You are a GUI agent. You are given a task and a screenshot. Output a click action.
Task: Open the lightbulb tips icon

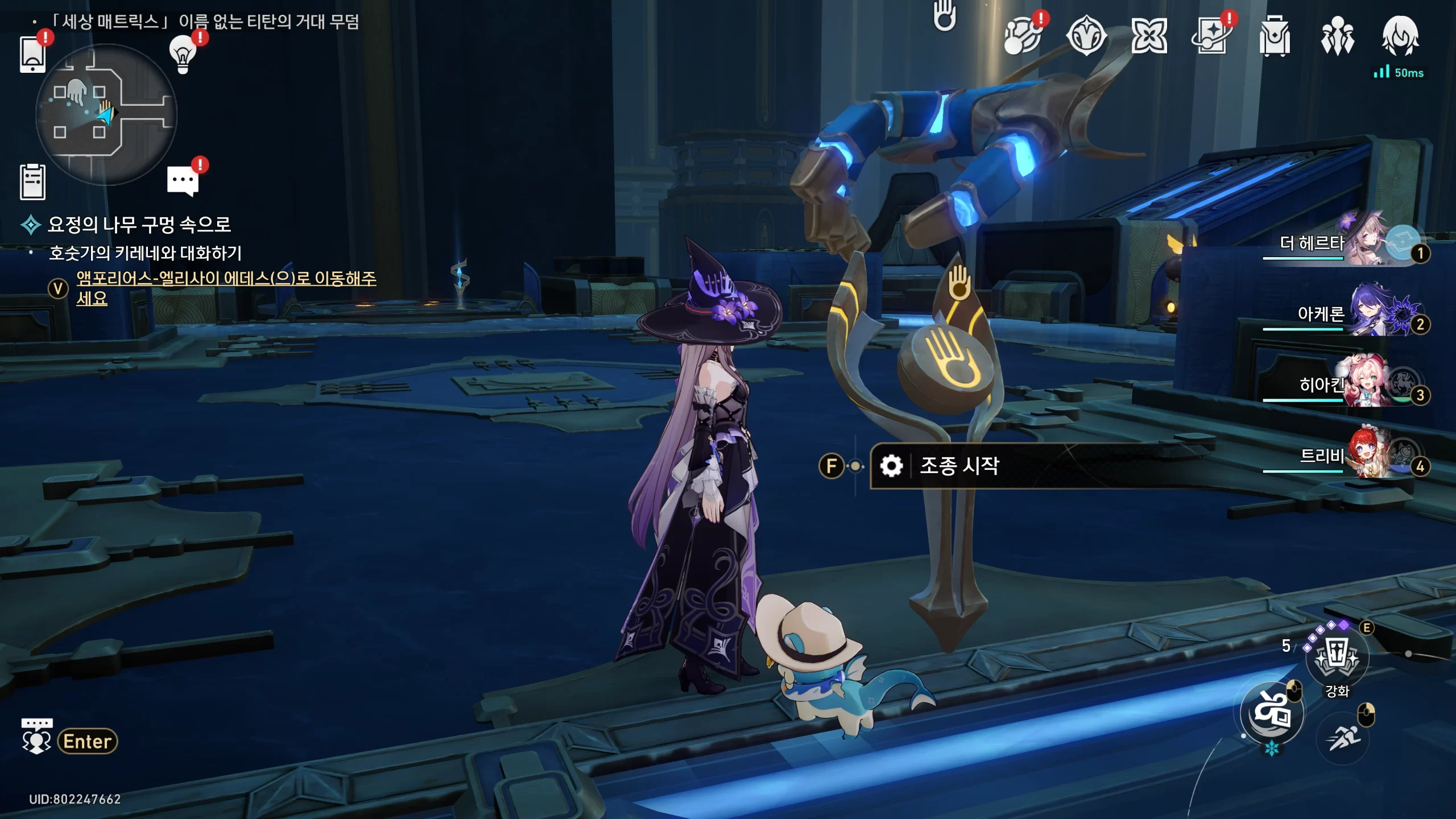pos(183,55)
